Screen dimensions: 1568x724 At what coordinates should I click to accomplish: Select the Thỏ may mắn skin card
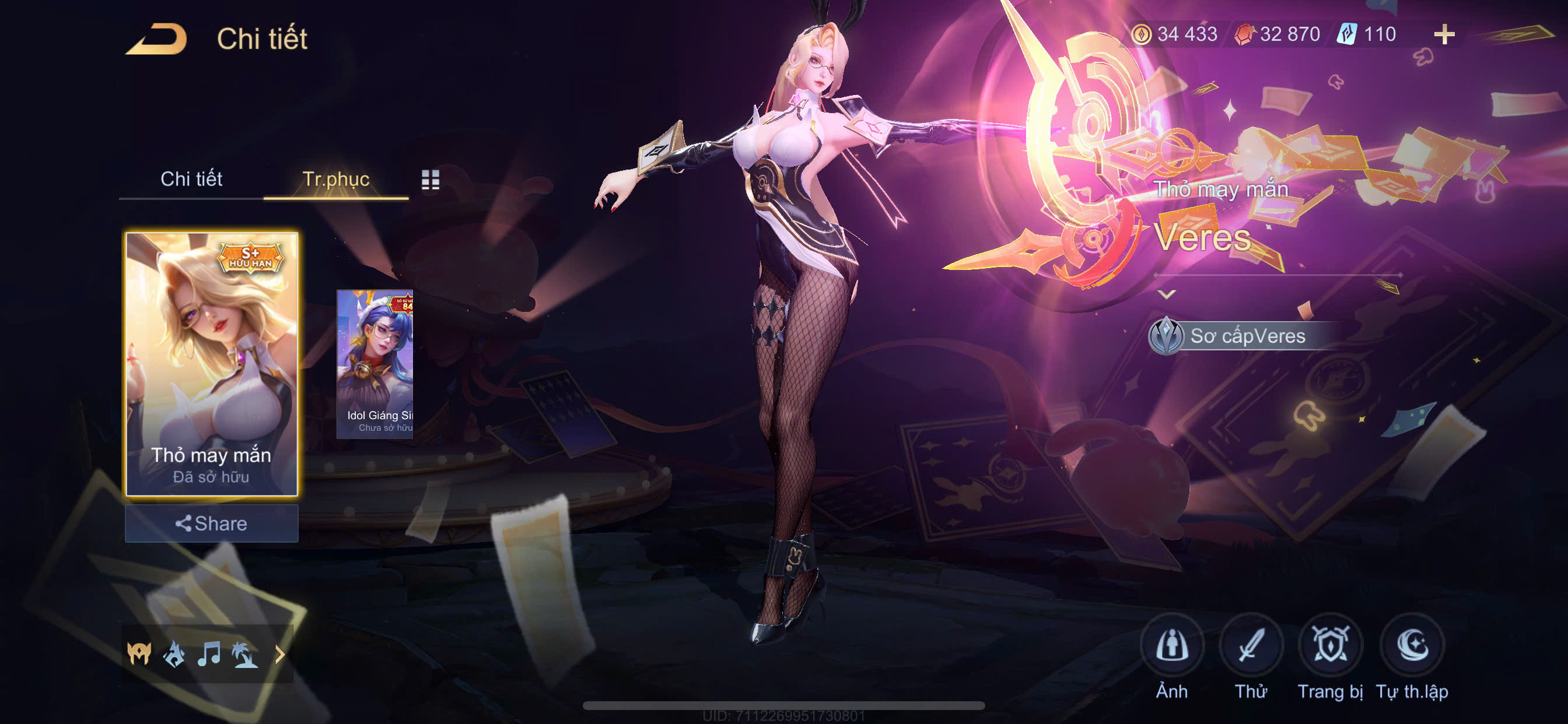pyautogui.click(x=211, y=364)
